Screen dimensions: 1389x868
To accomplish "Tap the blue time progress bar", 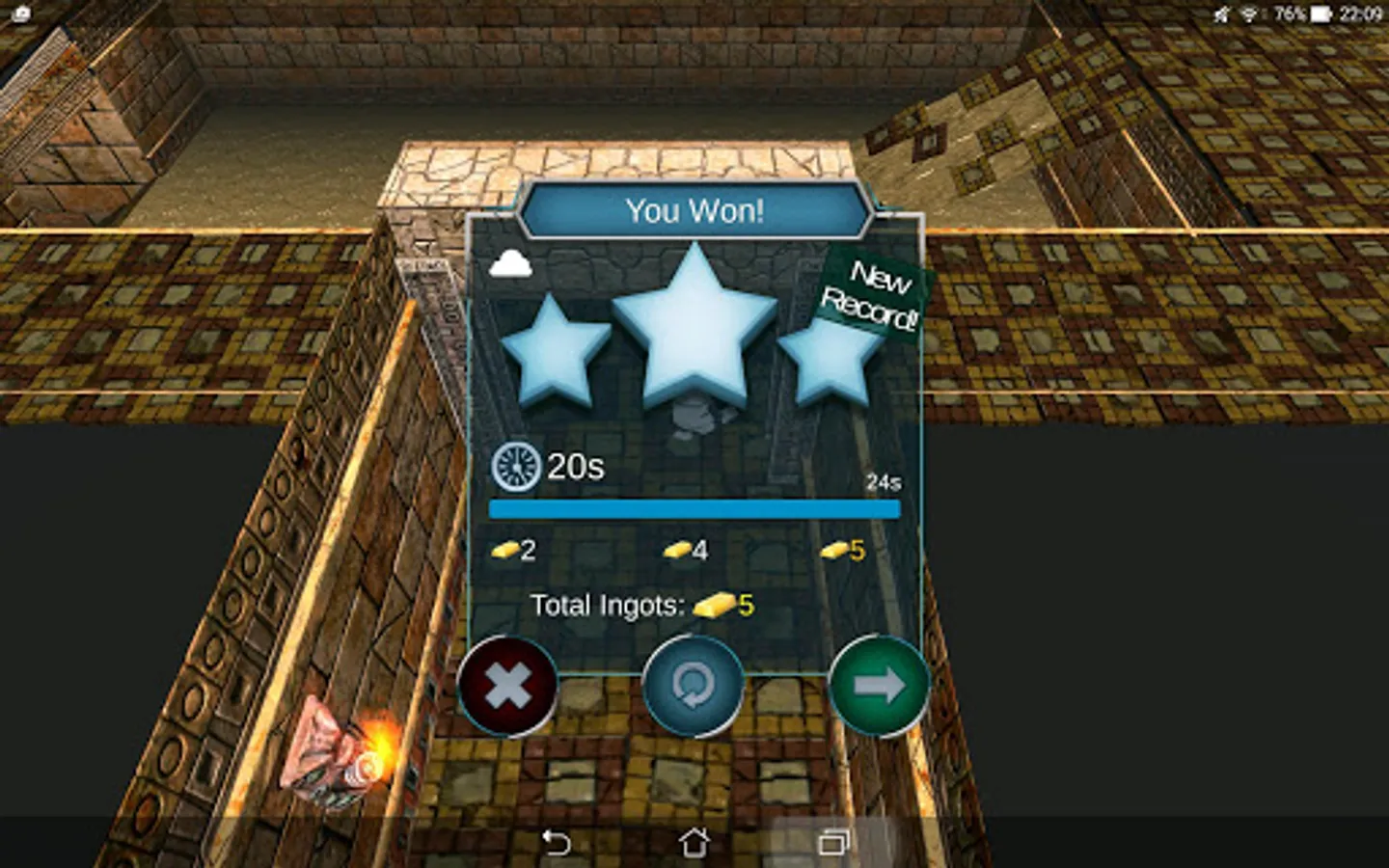I will point(693,507).
